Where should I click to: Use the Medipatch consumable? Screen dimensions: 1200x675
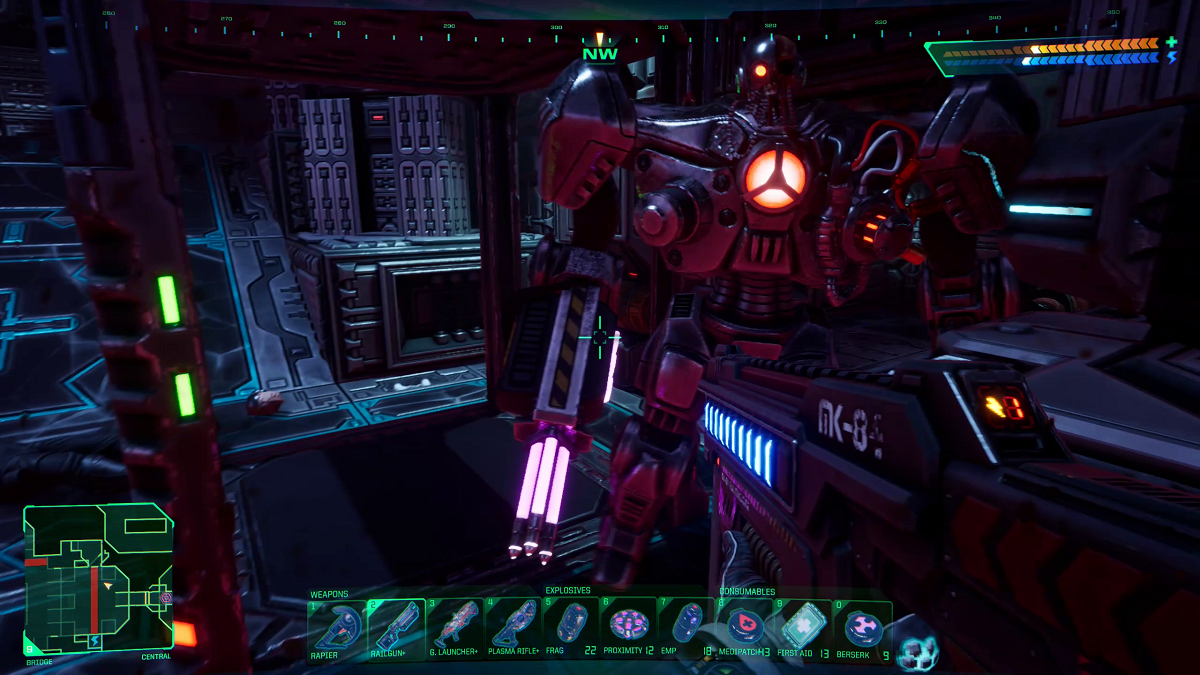point(745,627)
